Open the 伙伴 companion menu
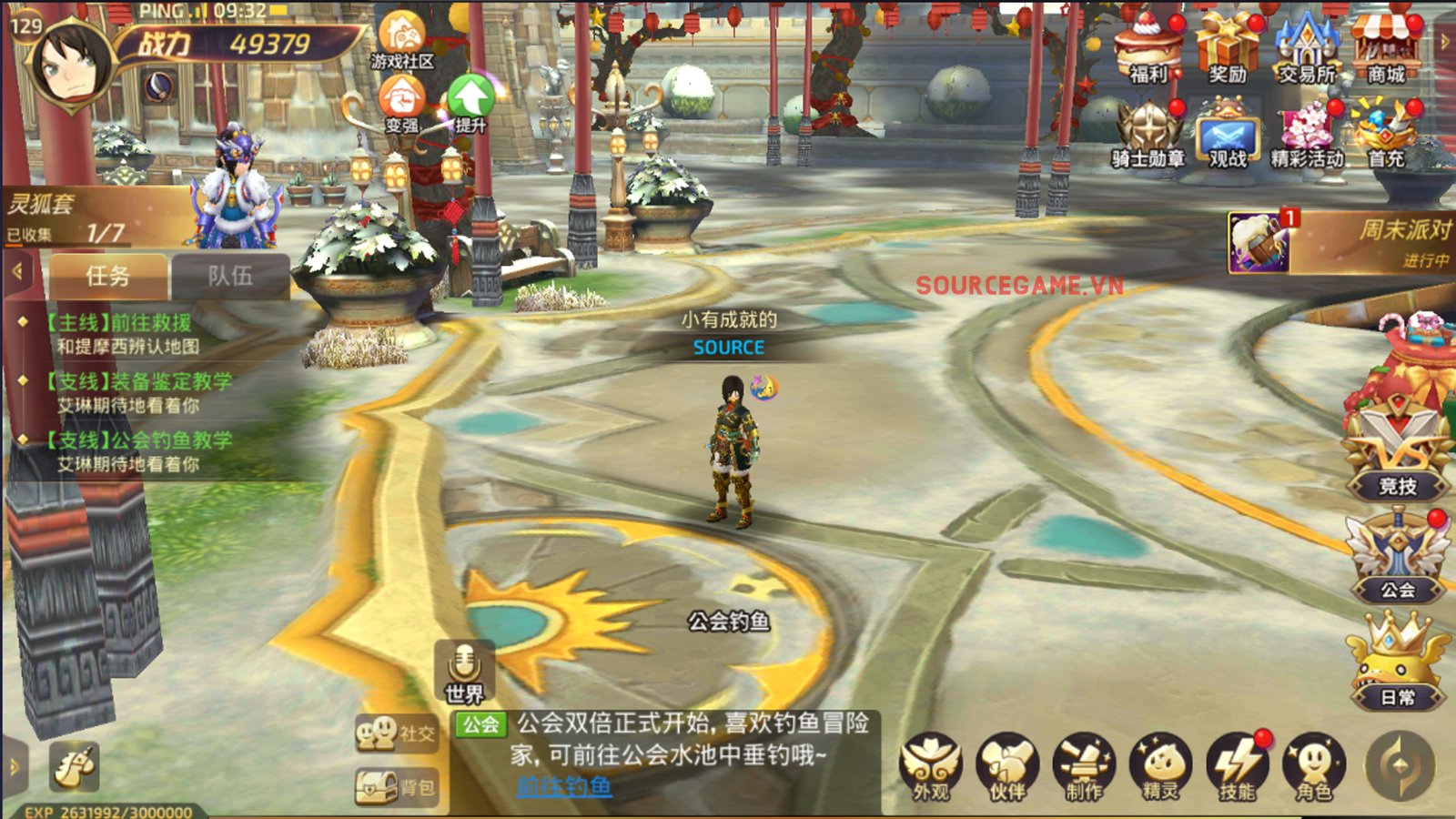 click(1007, 766)
